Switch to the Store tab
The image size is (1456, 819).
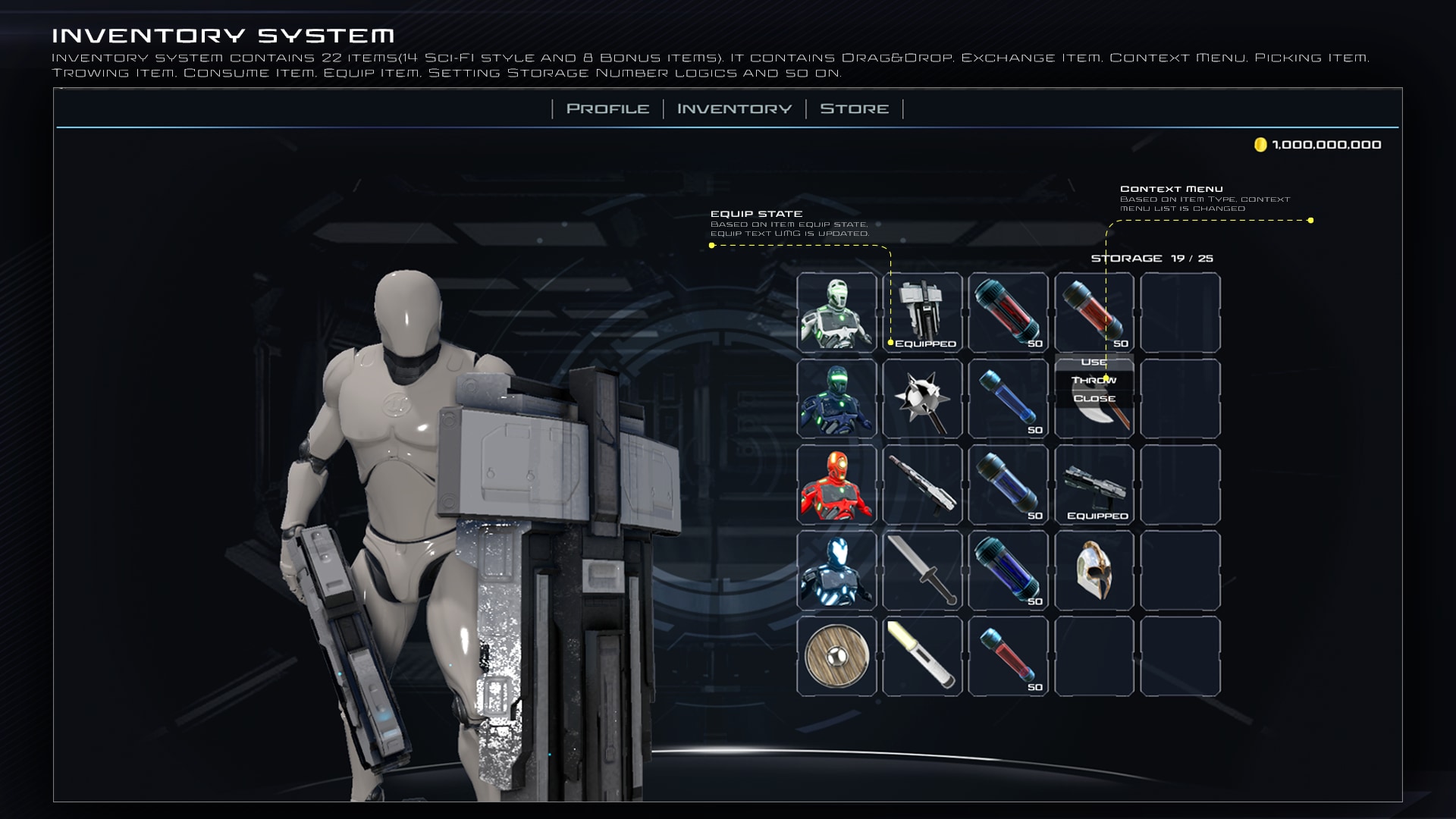click(x=853, y=108)
